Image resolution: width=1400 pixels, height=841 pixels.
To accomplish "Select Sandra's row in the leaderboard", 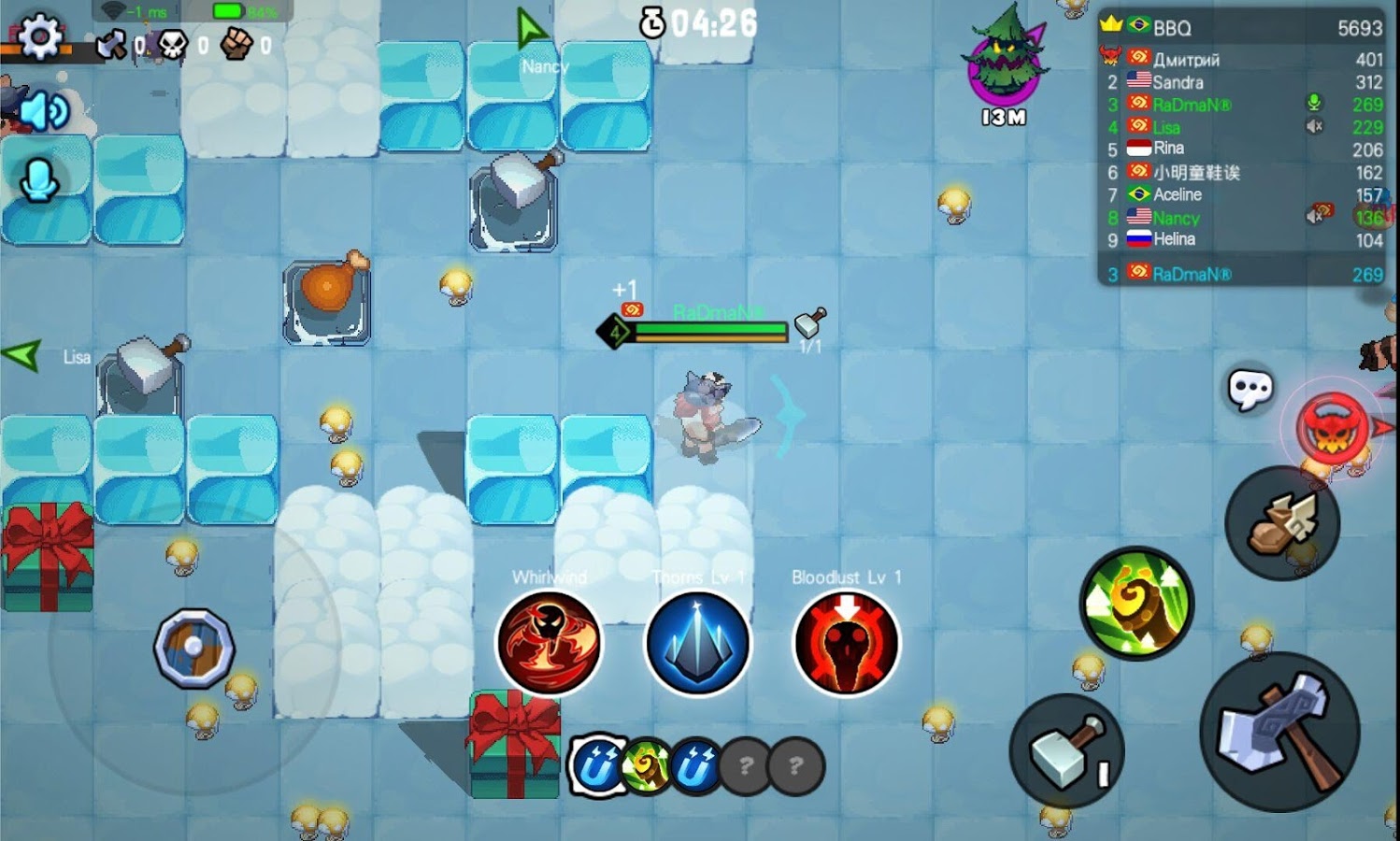I will (1243, 82).
